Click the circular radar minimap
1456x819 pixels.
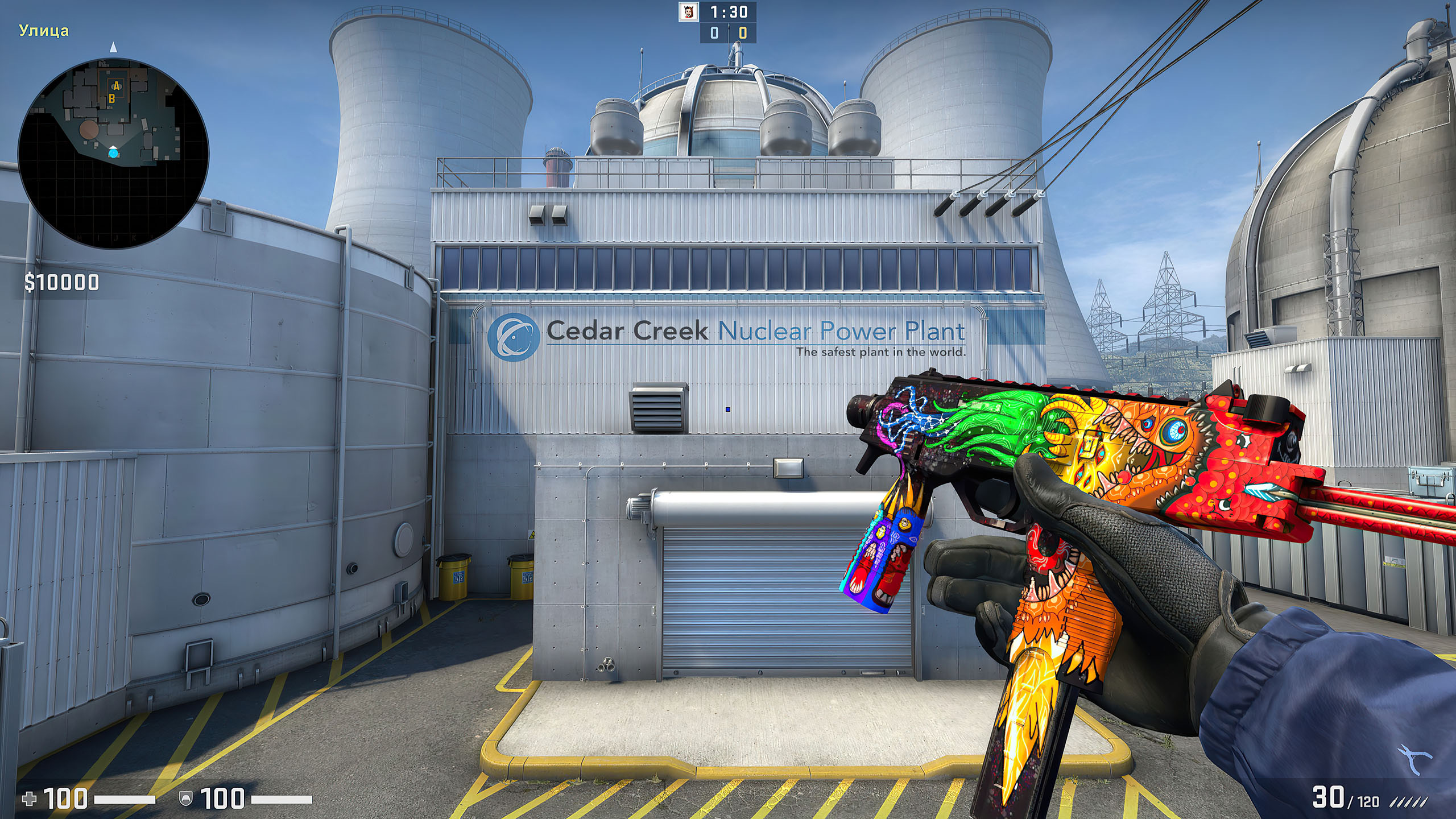pyautogui.click(x=114, y=155)
